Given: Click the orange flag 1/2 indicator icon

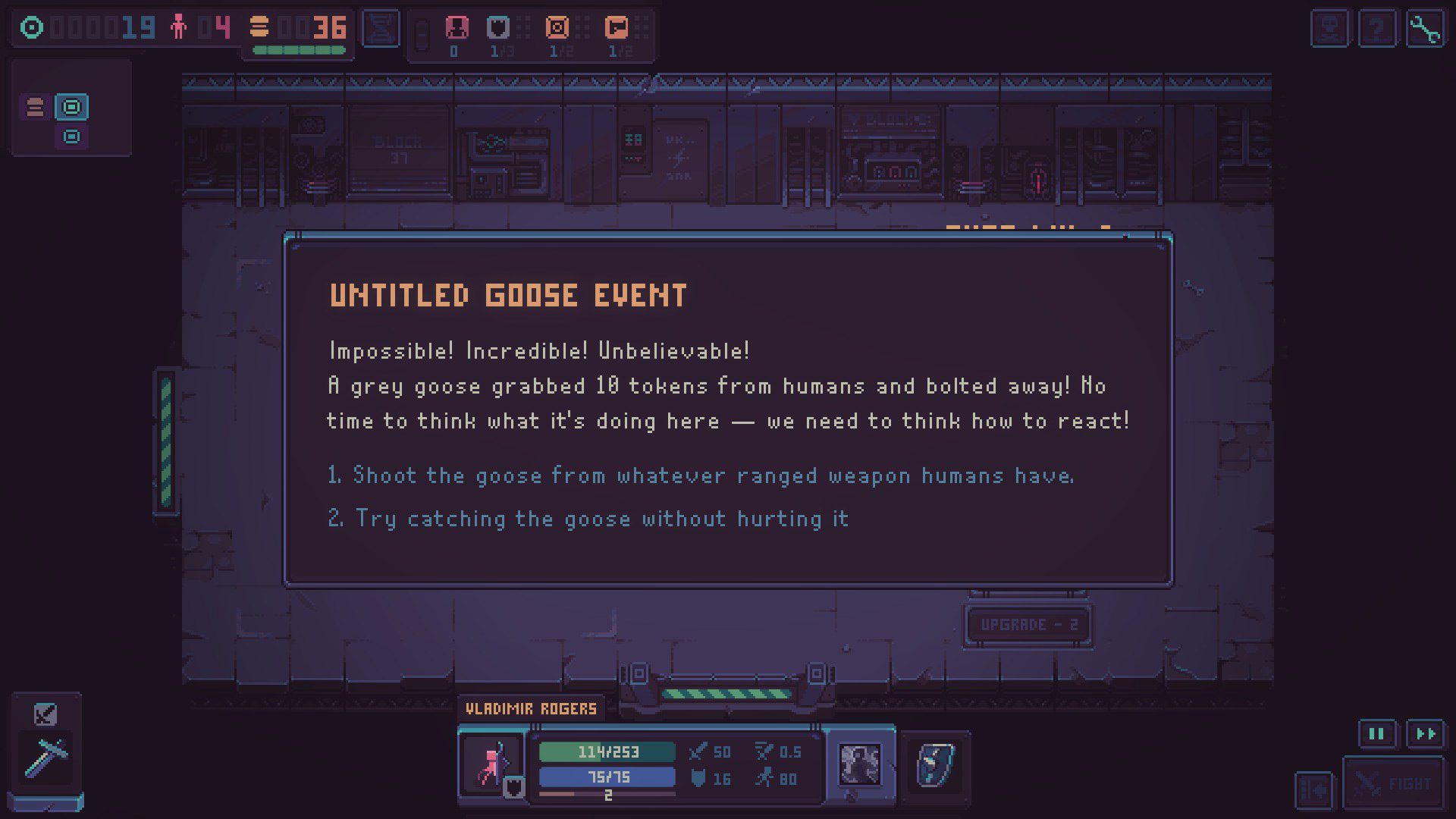Looking at the screenshot, I should [x=616, y=27].
